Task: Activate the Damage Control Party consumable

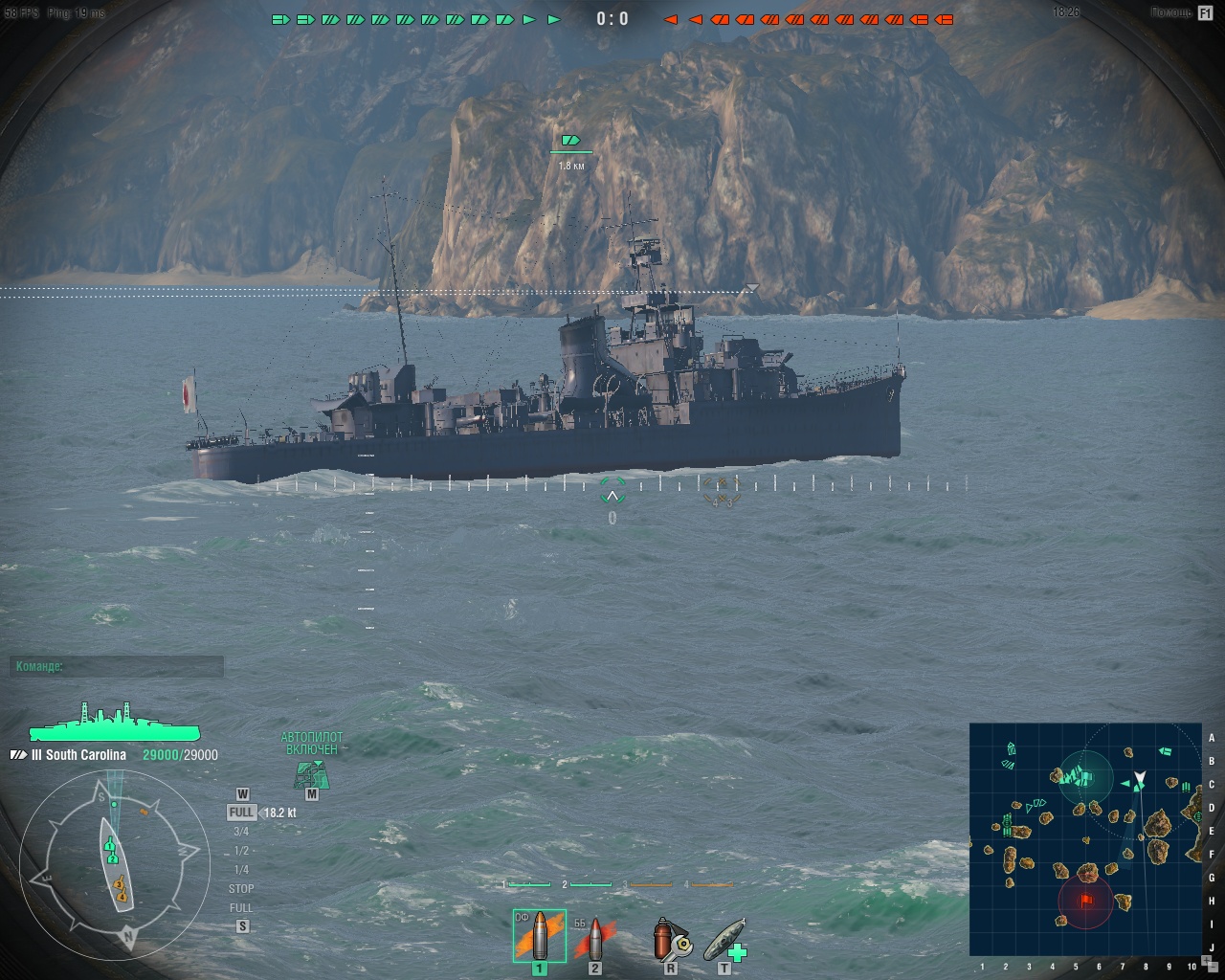Action: 670,939
